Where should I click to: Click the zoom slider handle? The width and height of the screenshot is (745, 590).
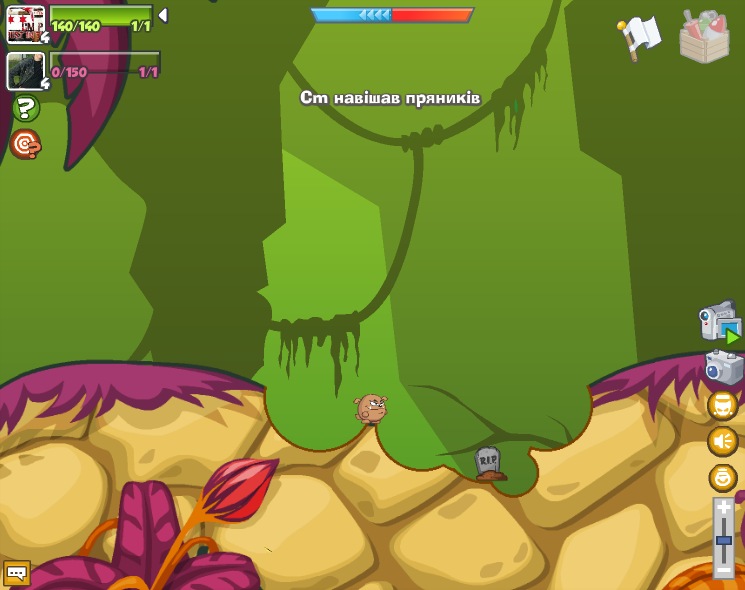[724, 541]
